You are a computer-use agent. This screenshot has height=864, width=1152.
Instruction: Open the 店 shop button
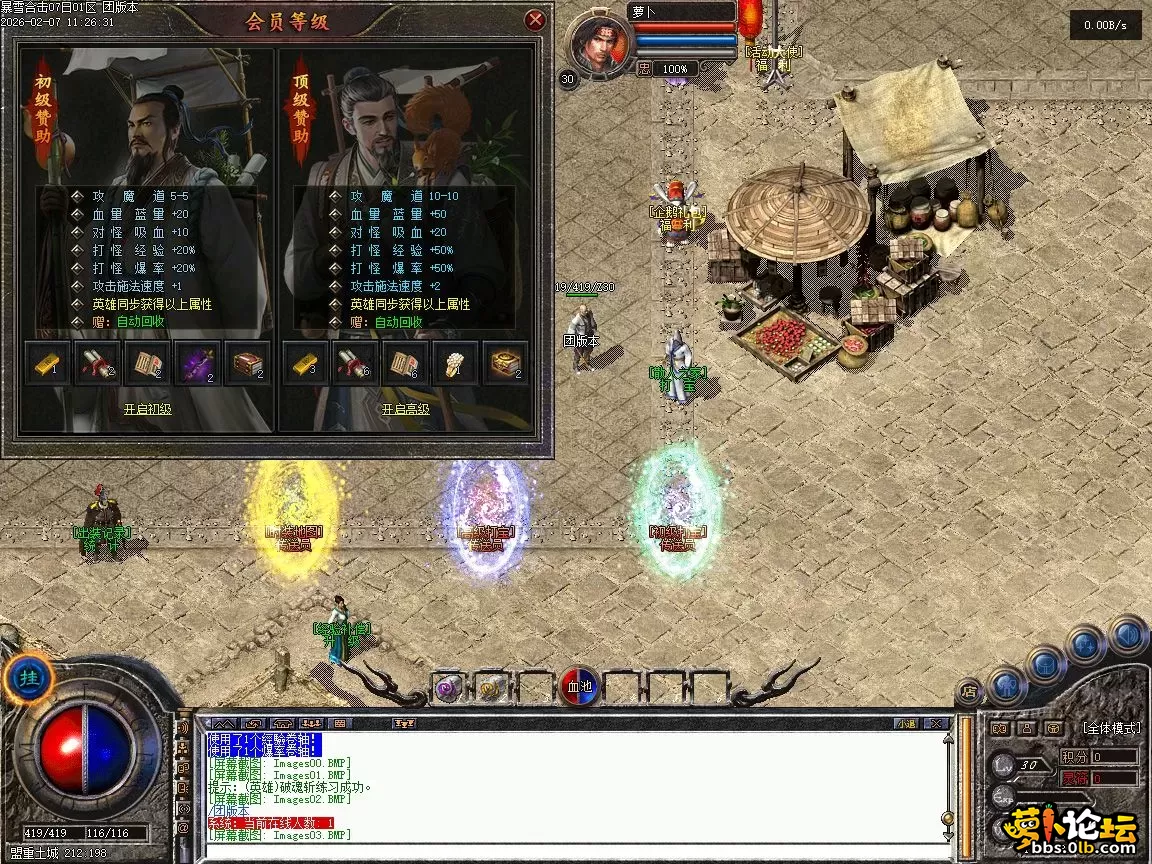[968, 690]
